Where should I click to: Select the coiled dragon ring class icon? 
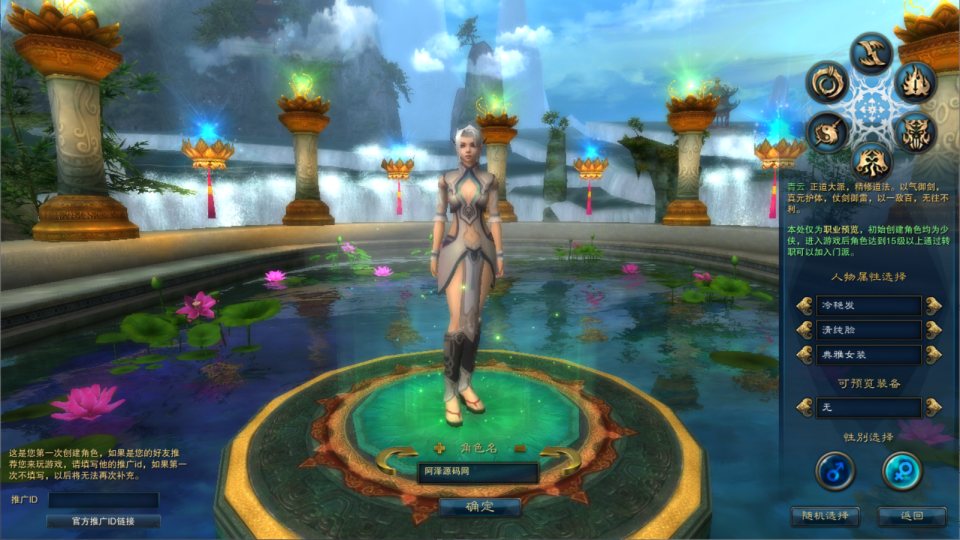(827, 81)
